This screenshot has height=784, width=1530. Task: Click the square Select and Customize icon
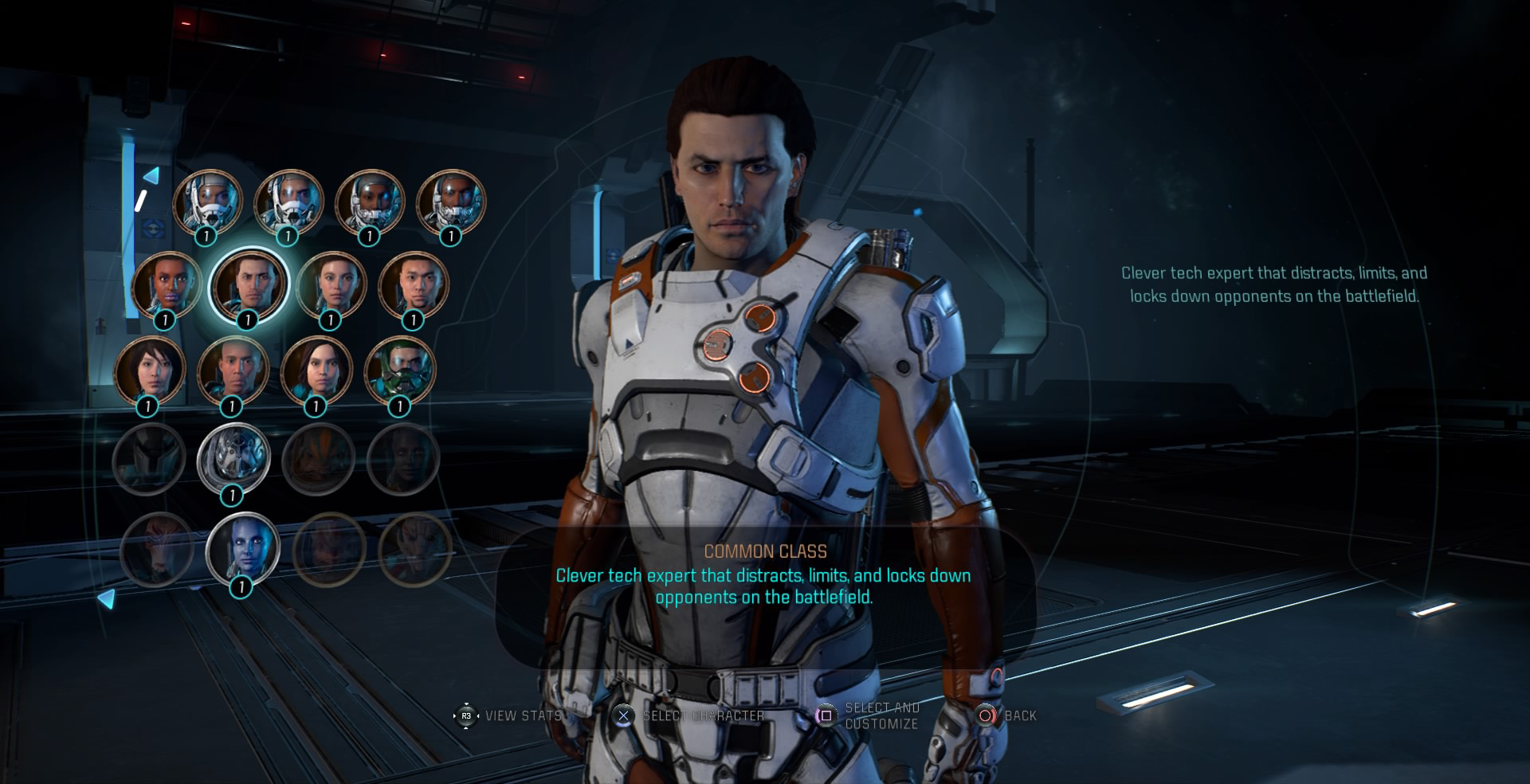point(825,715)
